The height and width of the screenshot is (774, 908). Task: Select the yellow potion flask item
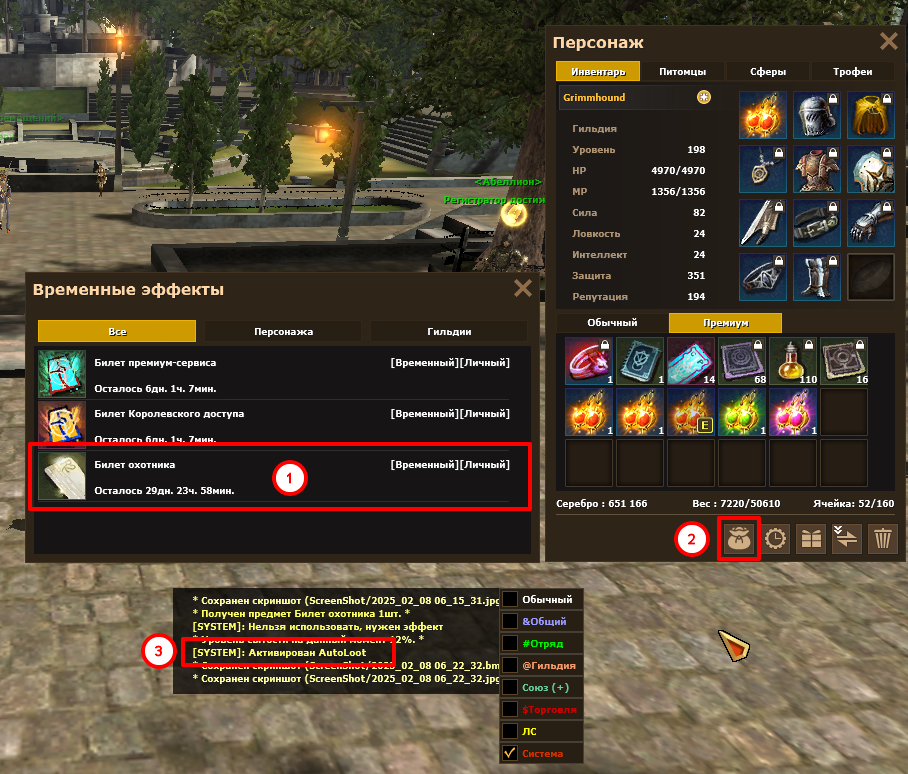[793, 360]
